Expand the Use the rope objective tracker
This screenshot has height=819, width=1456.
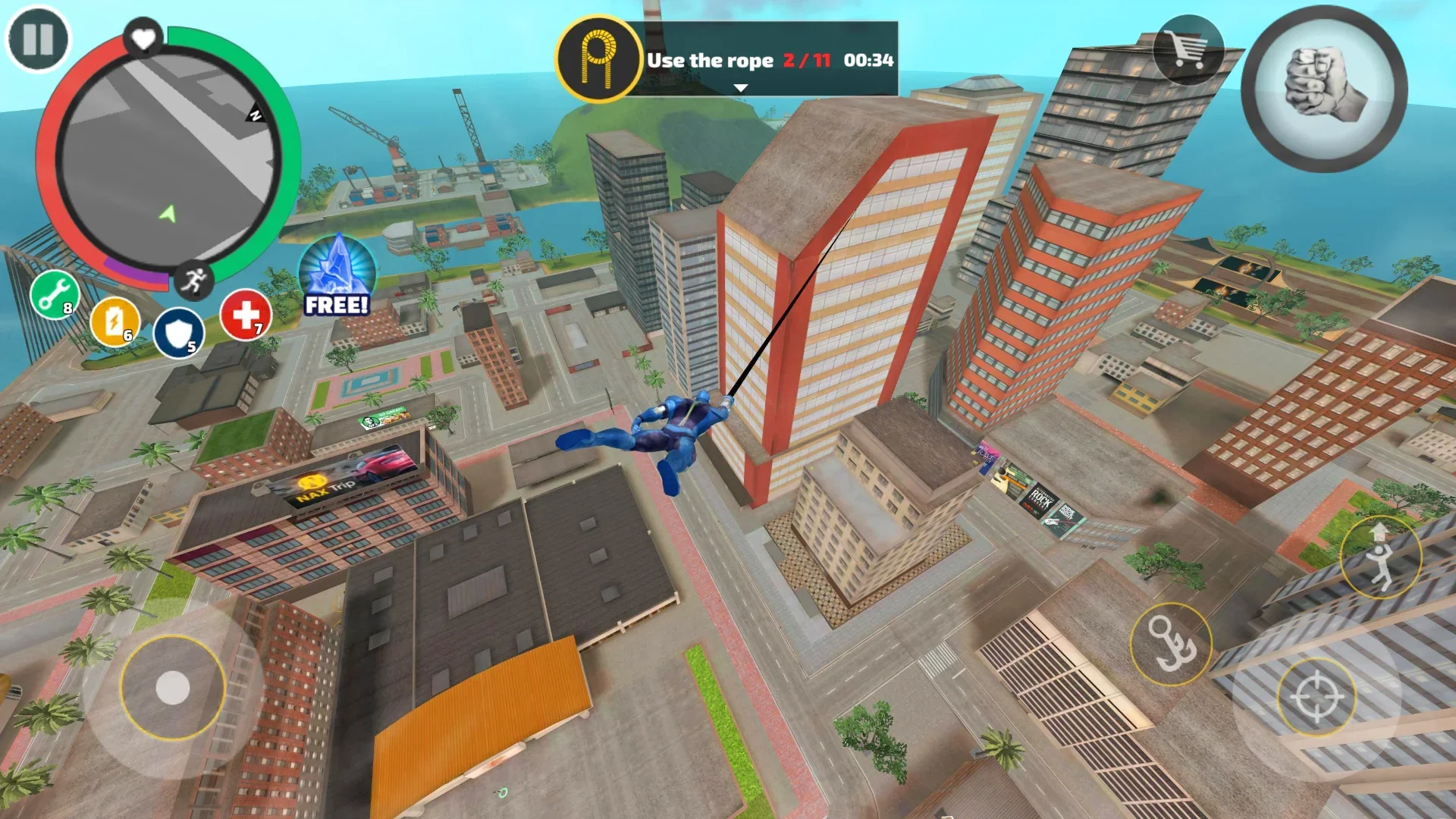(741, 89)
